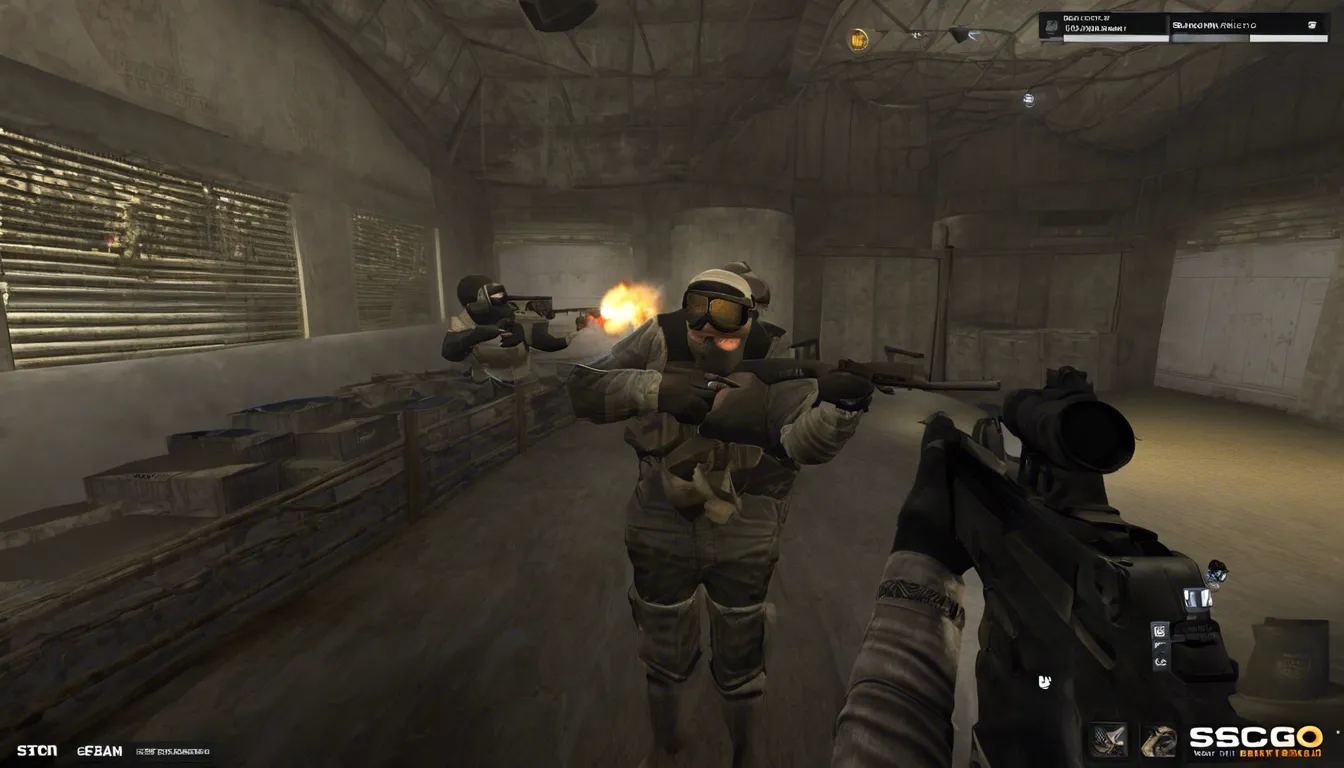Toggle the STCN indicator in the bottom-left HUD
This screenshot has height=768, width=1344.
click(38, 751)
